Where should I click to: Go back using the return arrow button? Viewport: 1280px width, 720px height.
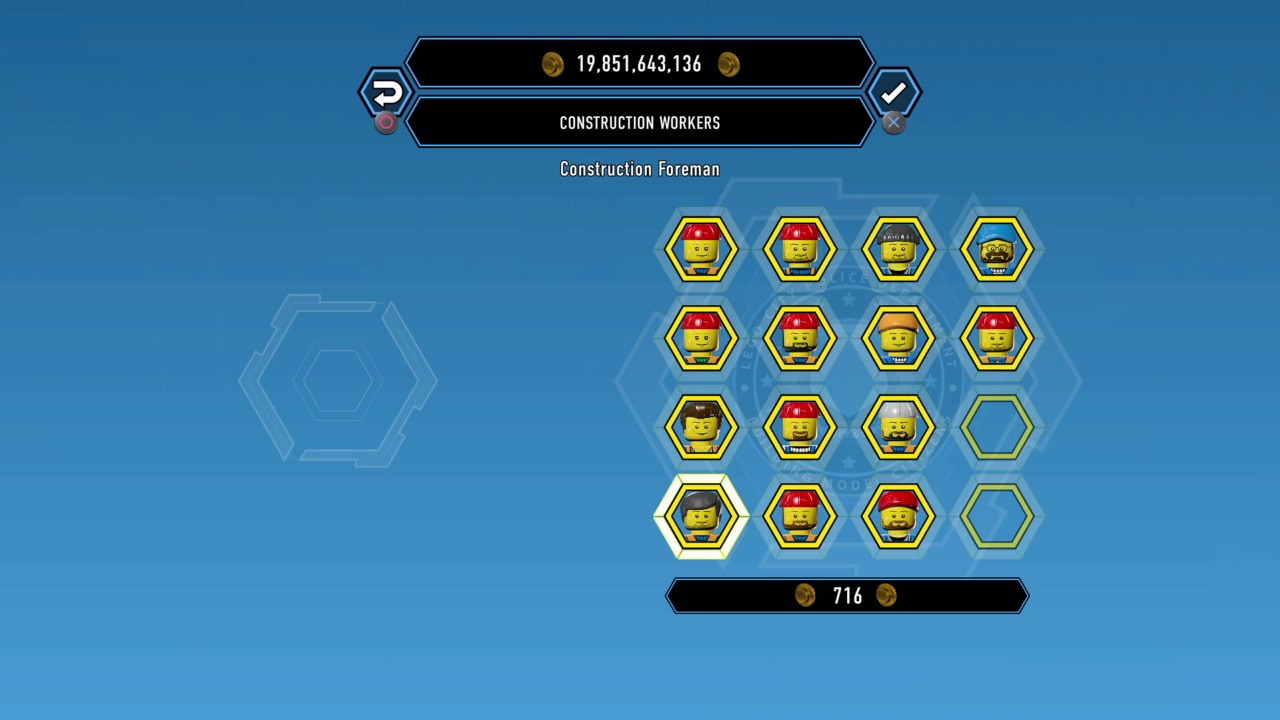point(386,93)
